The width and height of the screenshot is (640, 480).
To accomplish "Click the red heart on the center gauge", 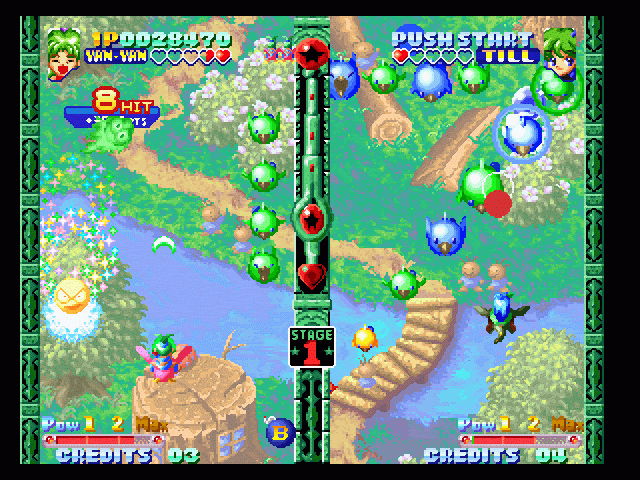I will click(311, 272).
